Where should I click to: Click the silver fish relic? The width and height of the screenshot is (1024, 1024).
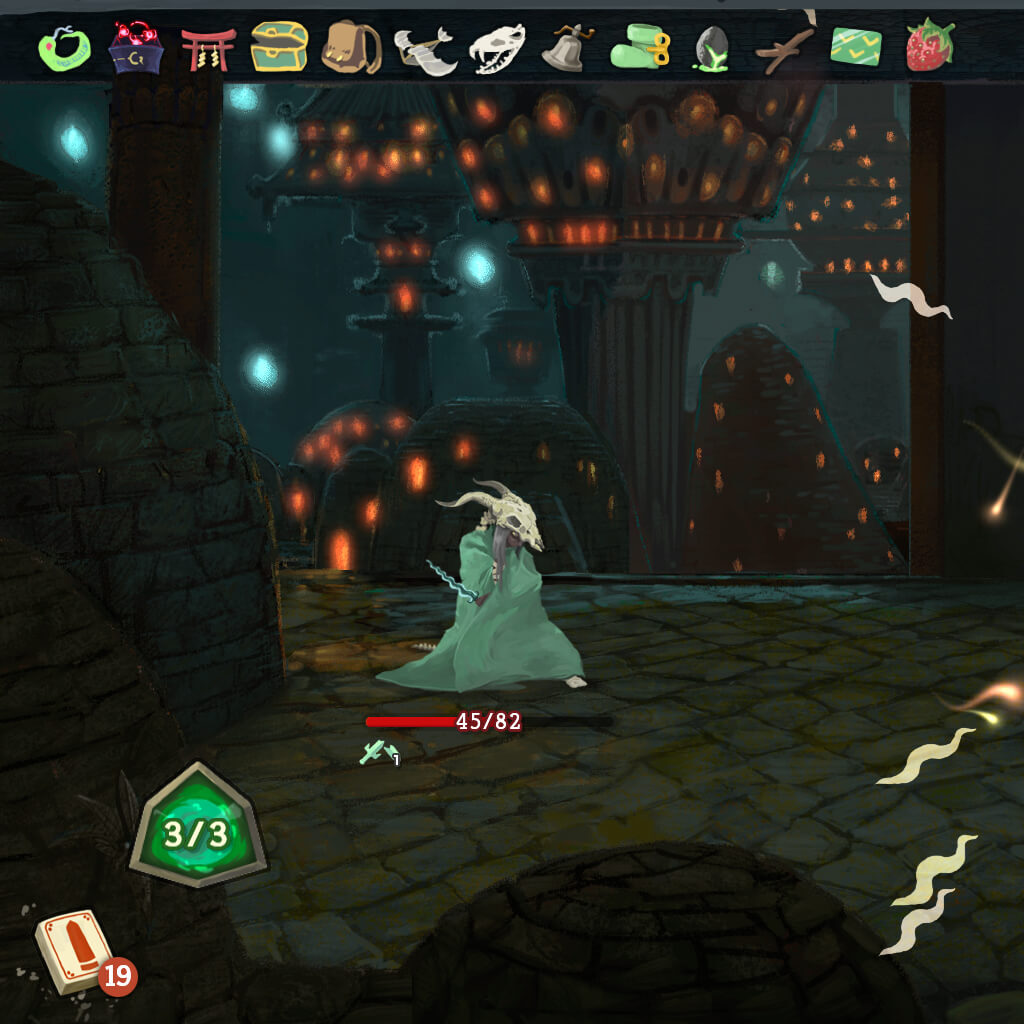425,50
